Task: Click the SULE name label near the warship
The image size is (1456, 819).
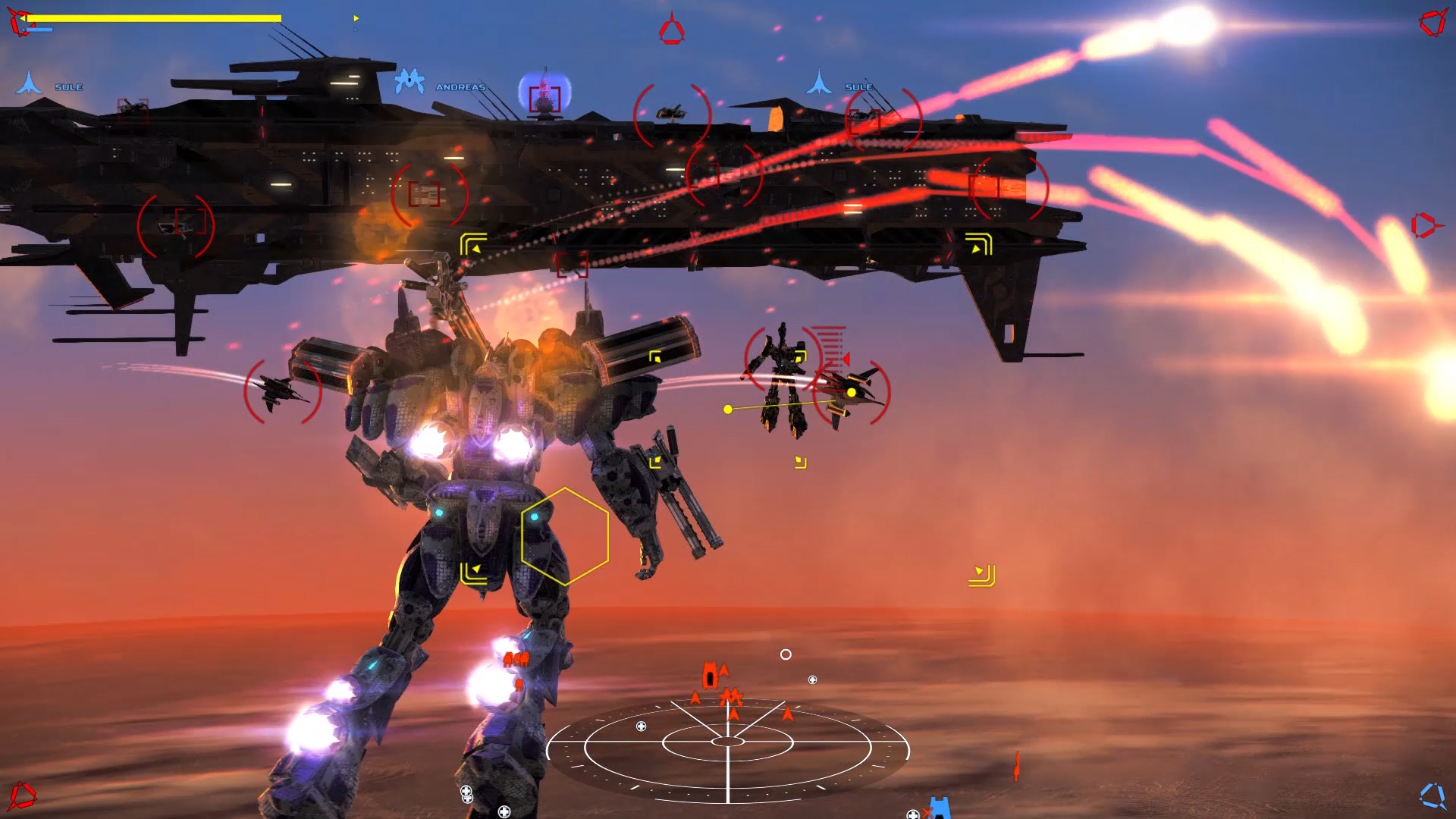Action: pyautogui.click(x=857, y=87)
